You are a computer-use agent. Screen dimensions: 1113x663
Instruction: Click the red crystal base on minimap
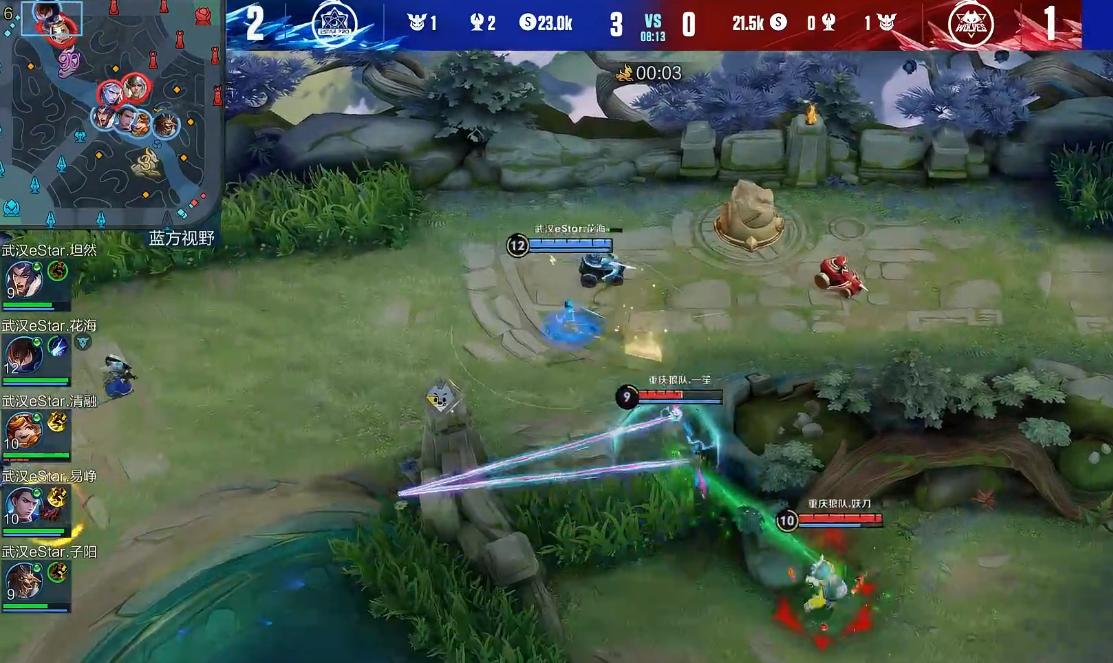coord(203,15)
